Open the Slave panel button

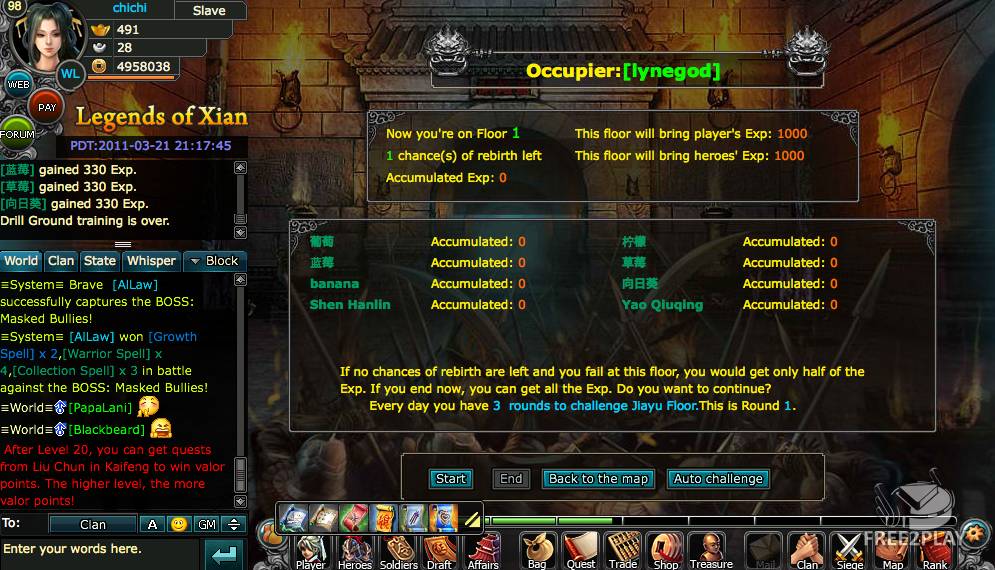[x=209, y=10]
